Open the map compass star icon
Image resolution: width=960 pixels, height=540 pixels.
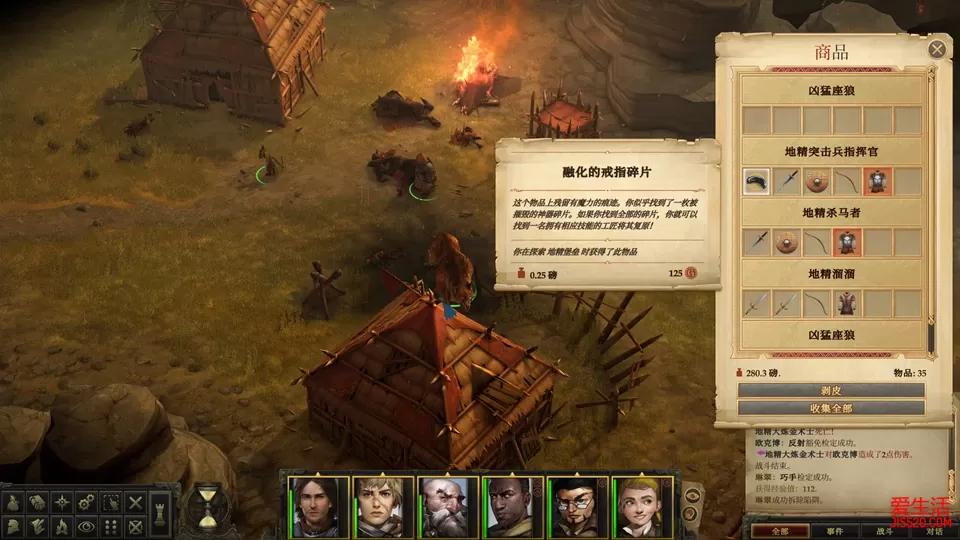point(62,501)
